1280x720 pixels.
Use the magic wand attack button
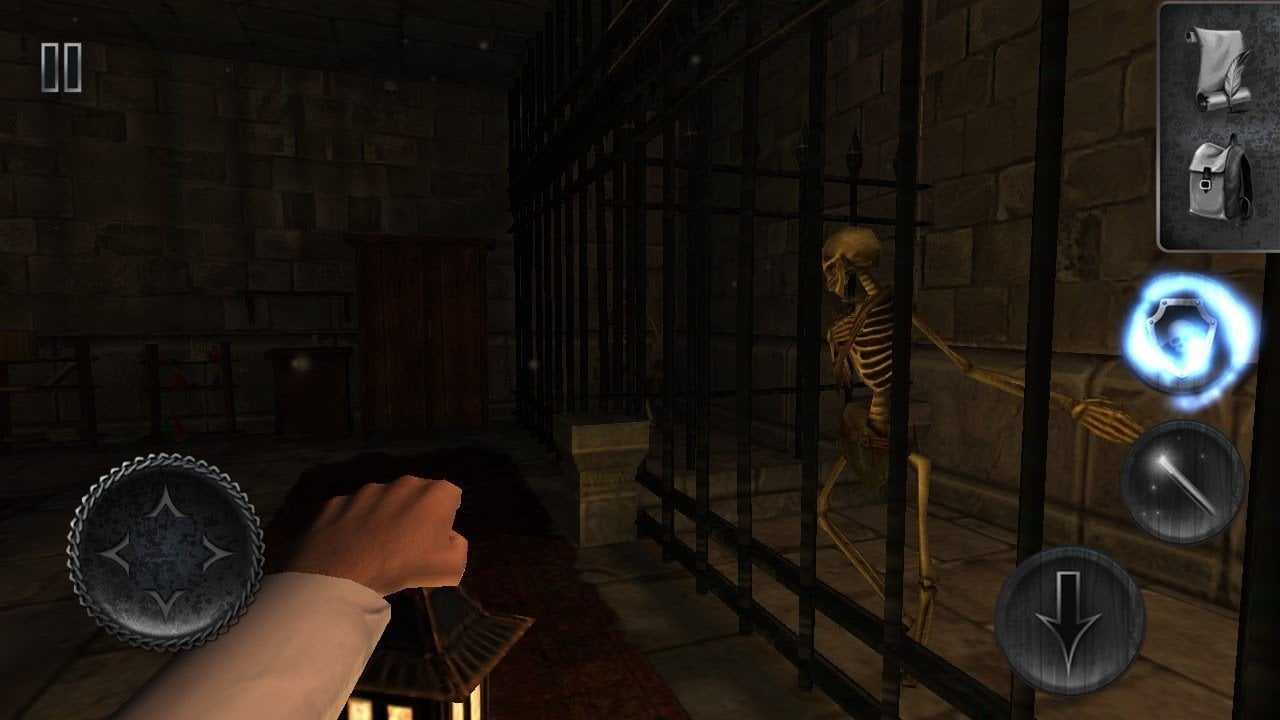click(x=1182, y=481)
